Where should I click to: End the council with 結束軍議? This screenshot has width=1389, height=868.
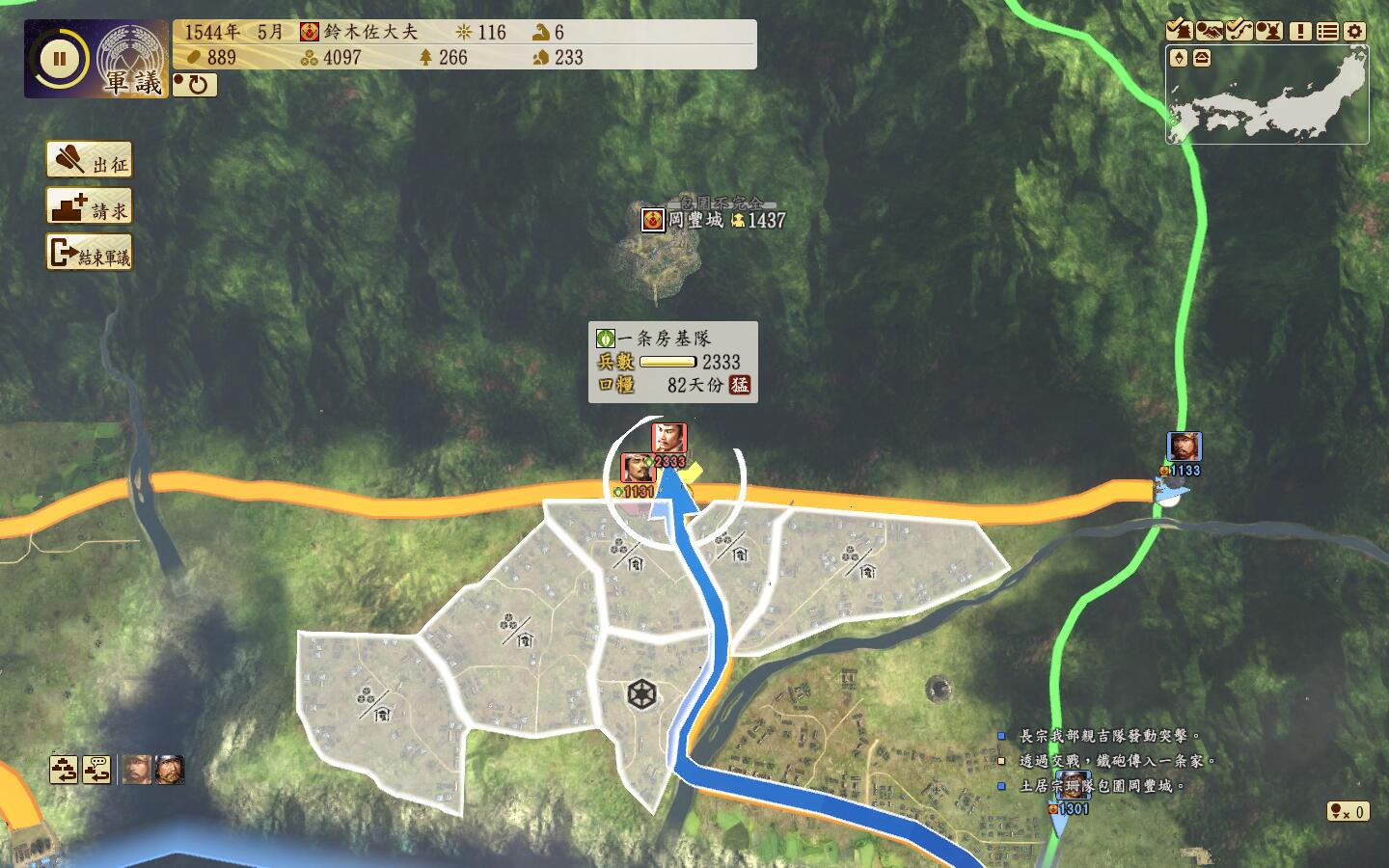[89, 254]
